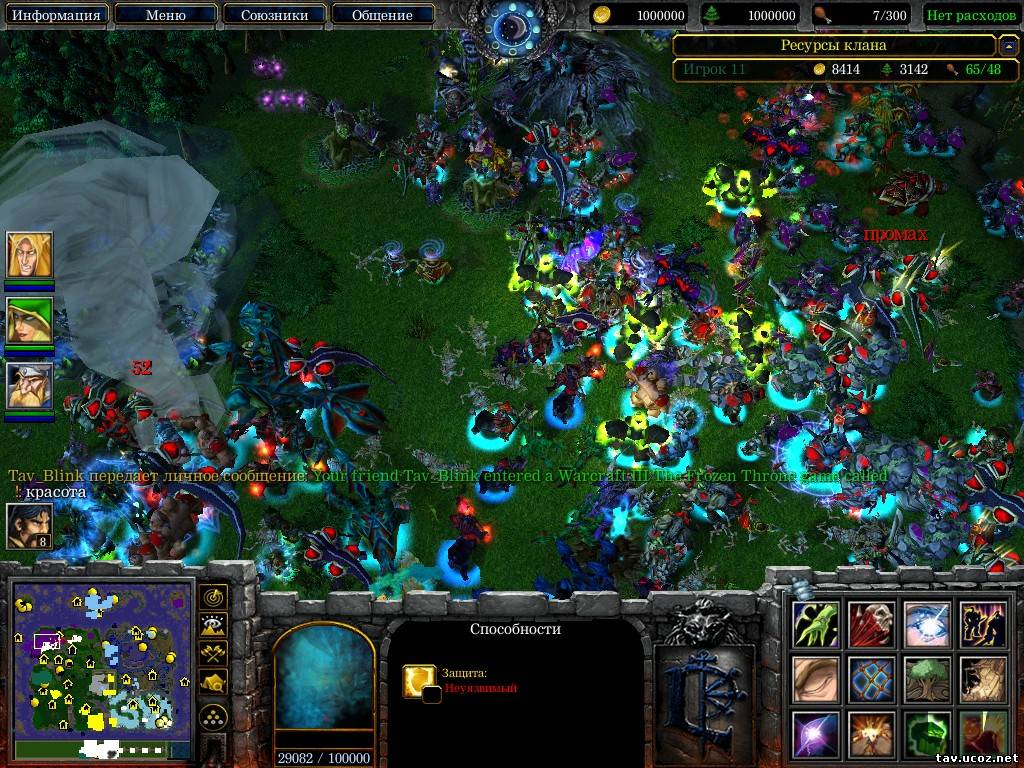Select the green-hooded hero portrait

point(29,320)
